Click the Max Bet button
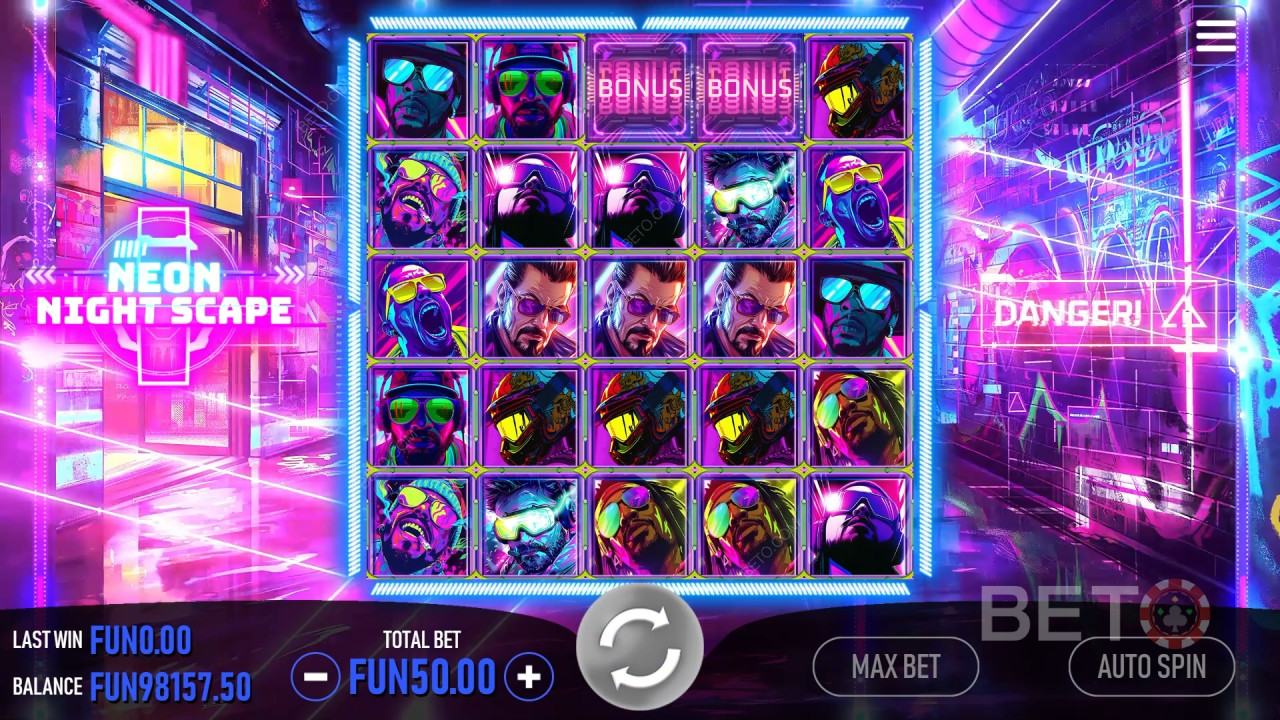The image size is (1280, 720). [x=895, y=667]
